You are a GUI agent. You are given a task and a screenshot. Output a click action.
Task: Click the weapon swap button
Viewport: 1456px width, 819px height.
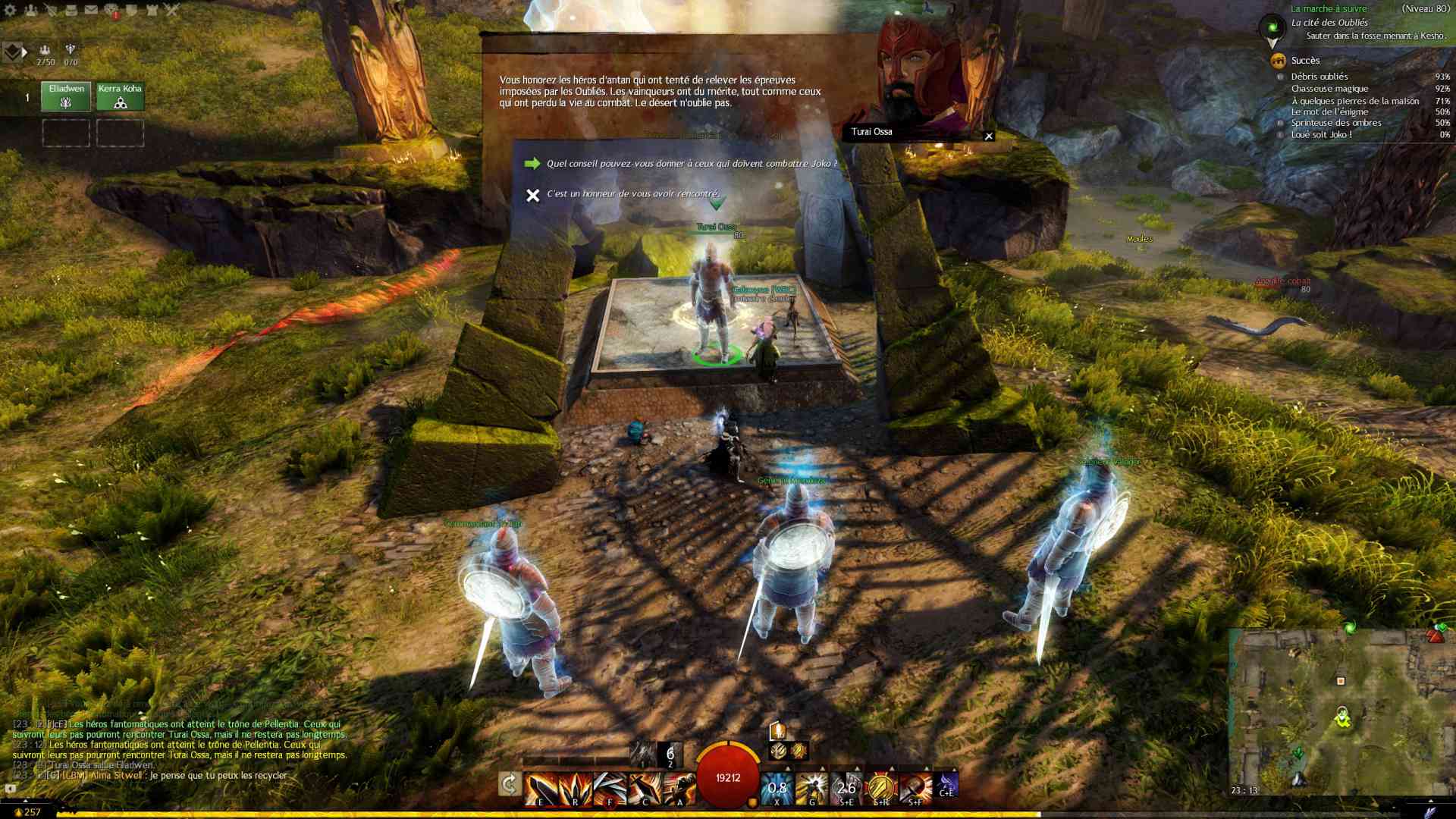tap(509, 784)
